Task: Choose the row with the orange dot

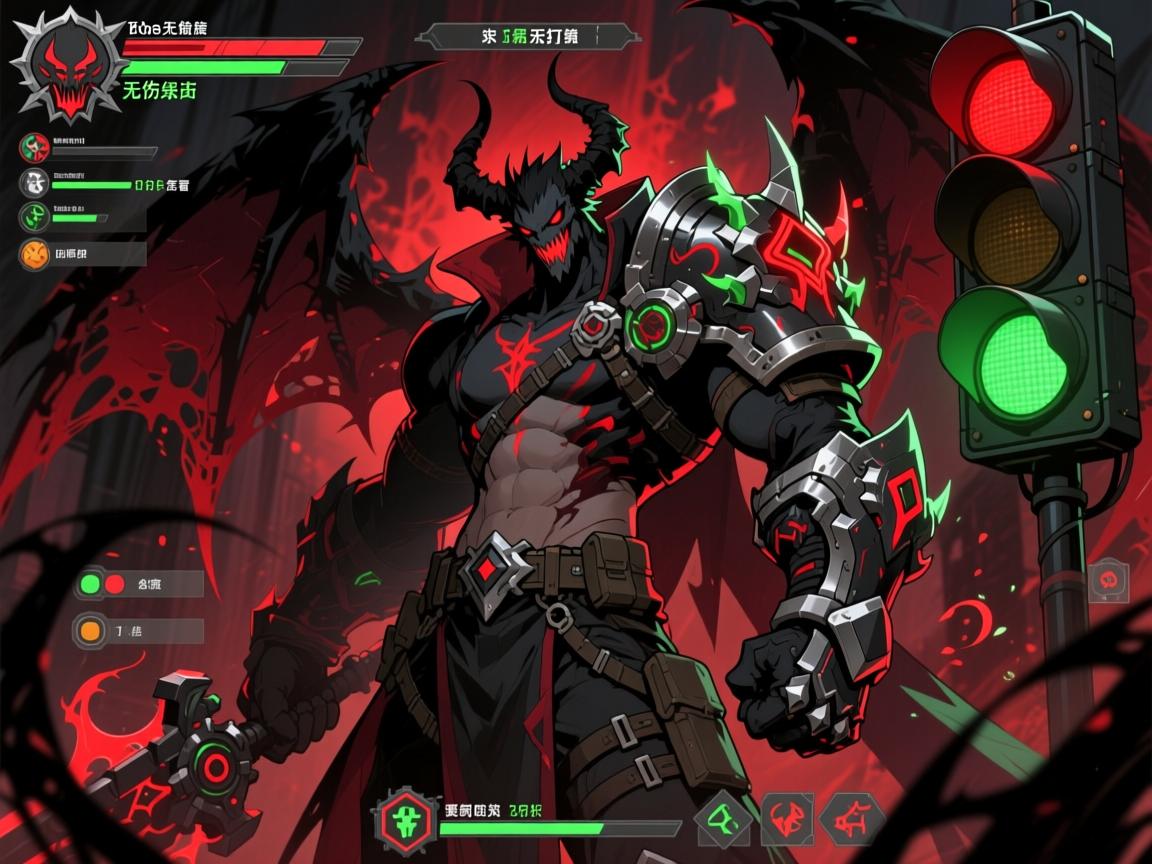Action: click(139, 630)
